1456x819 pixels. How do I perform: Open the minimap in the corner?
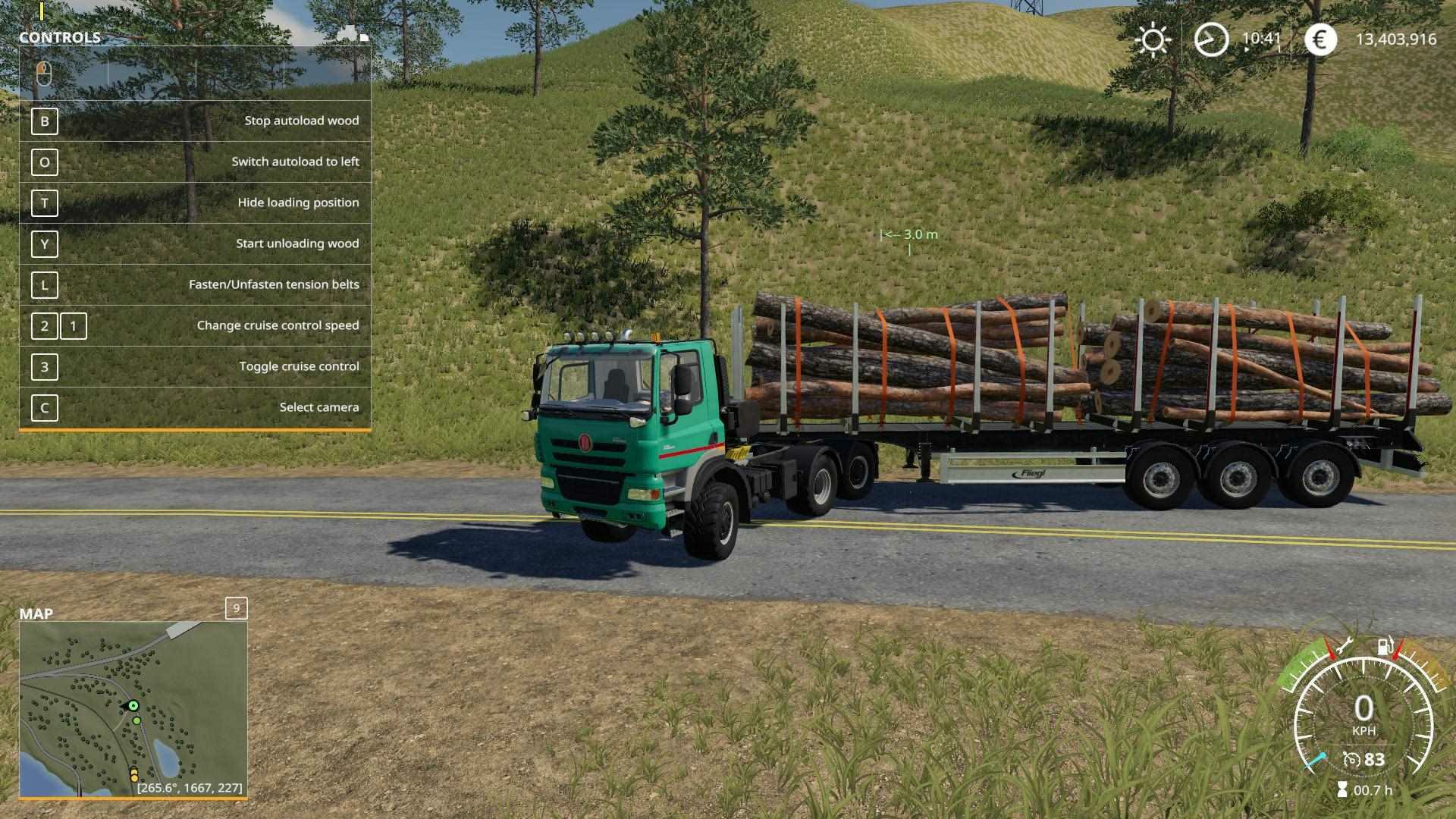133,709
